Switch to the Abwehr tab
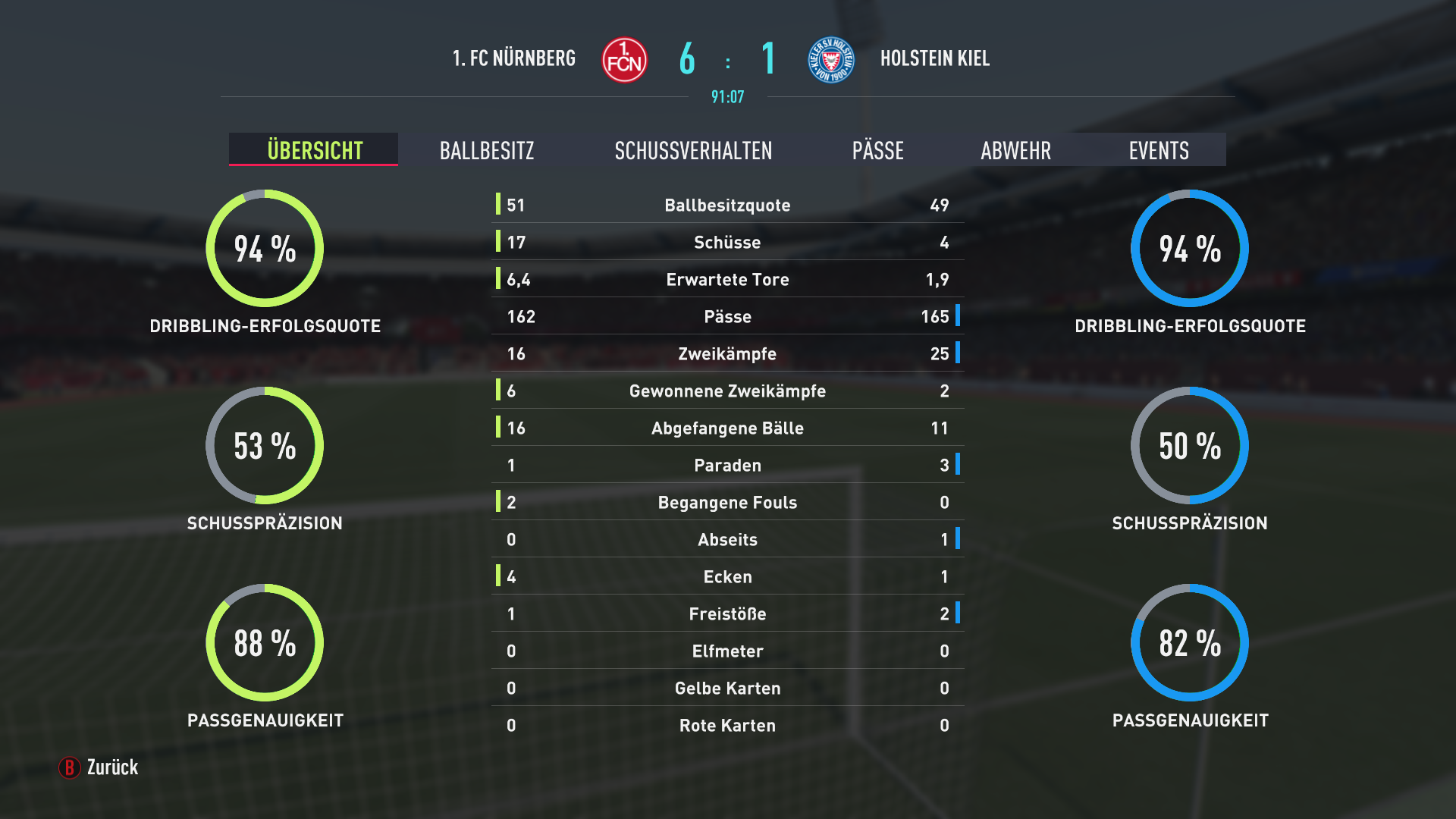 [x=1015, y=150]
